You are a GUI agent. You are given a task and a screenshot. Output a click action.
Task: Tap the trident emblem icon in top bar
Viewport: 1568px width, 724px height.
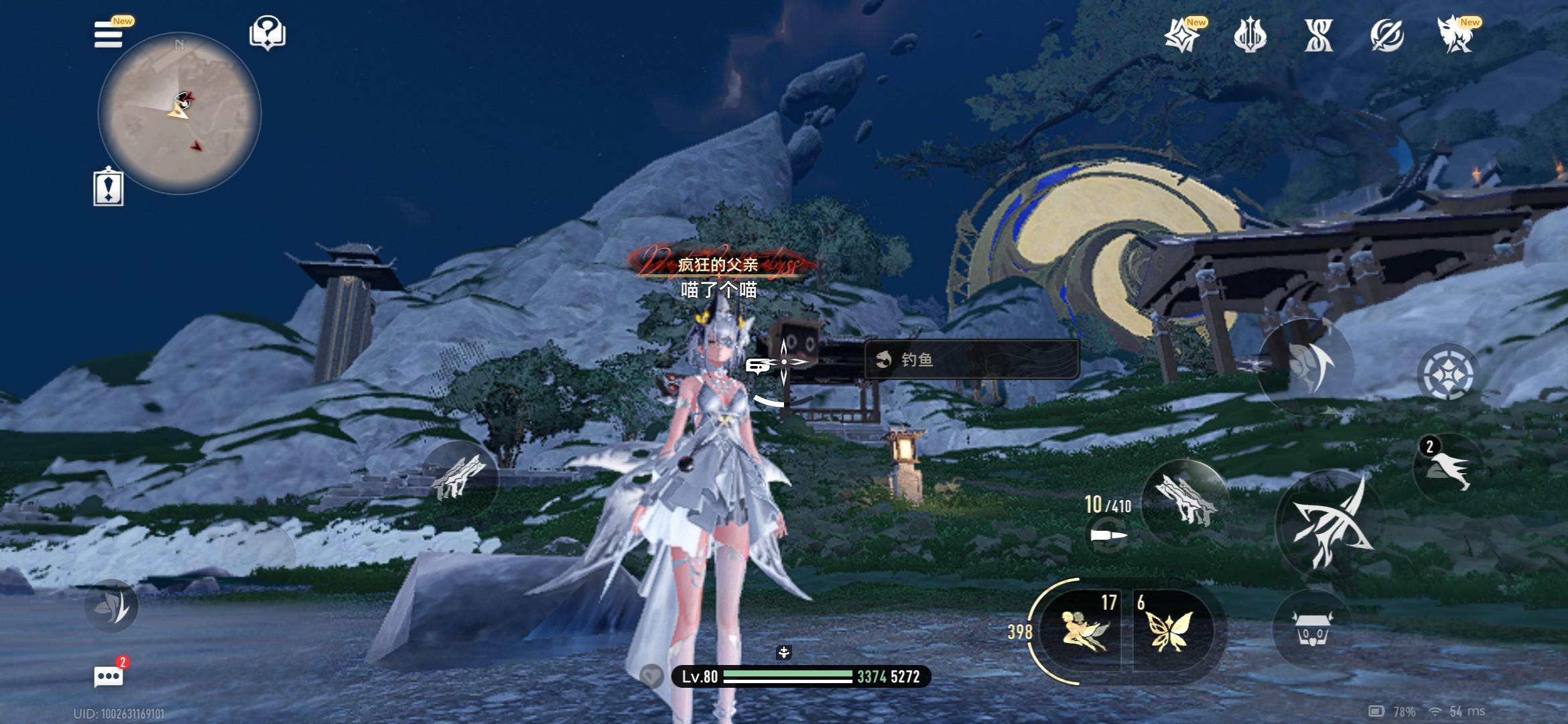1250,35
